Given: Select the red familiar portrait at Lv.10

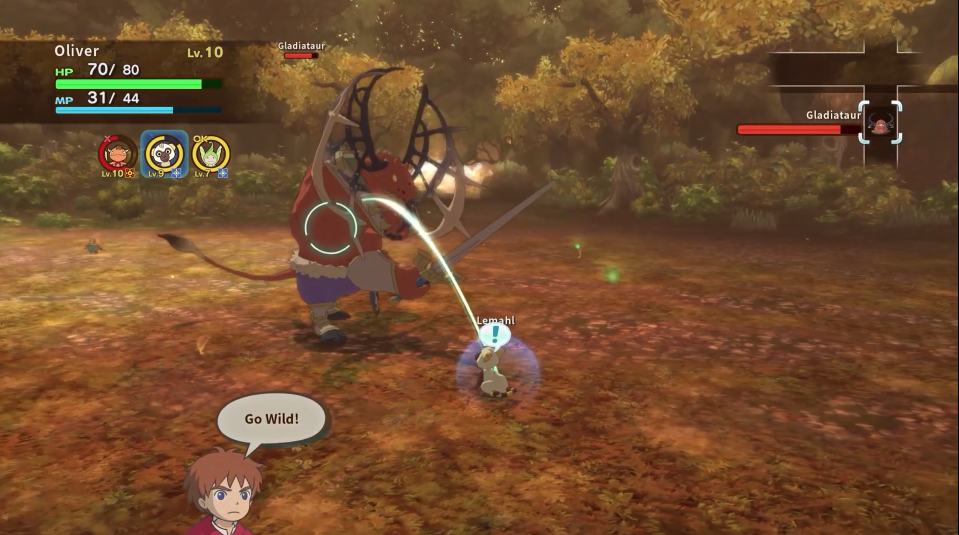Looking at the screenshot, I should 117,153.
